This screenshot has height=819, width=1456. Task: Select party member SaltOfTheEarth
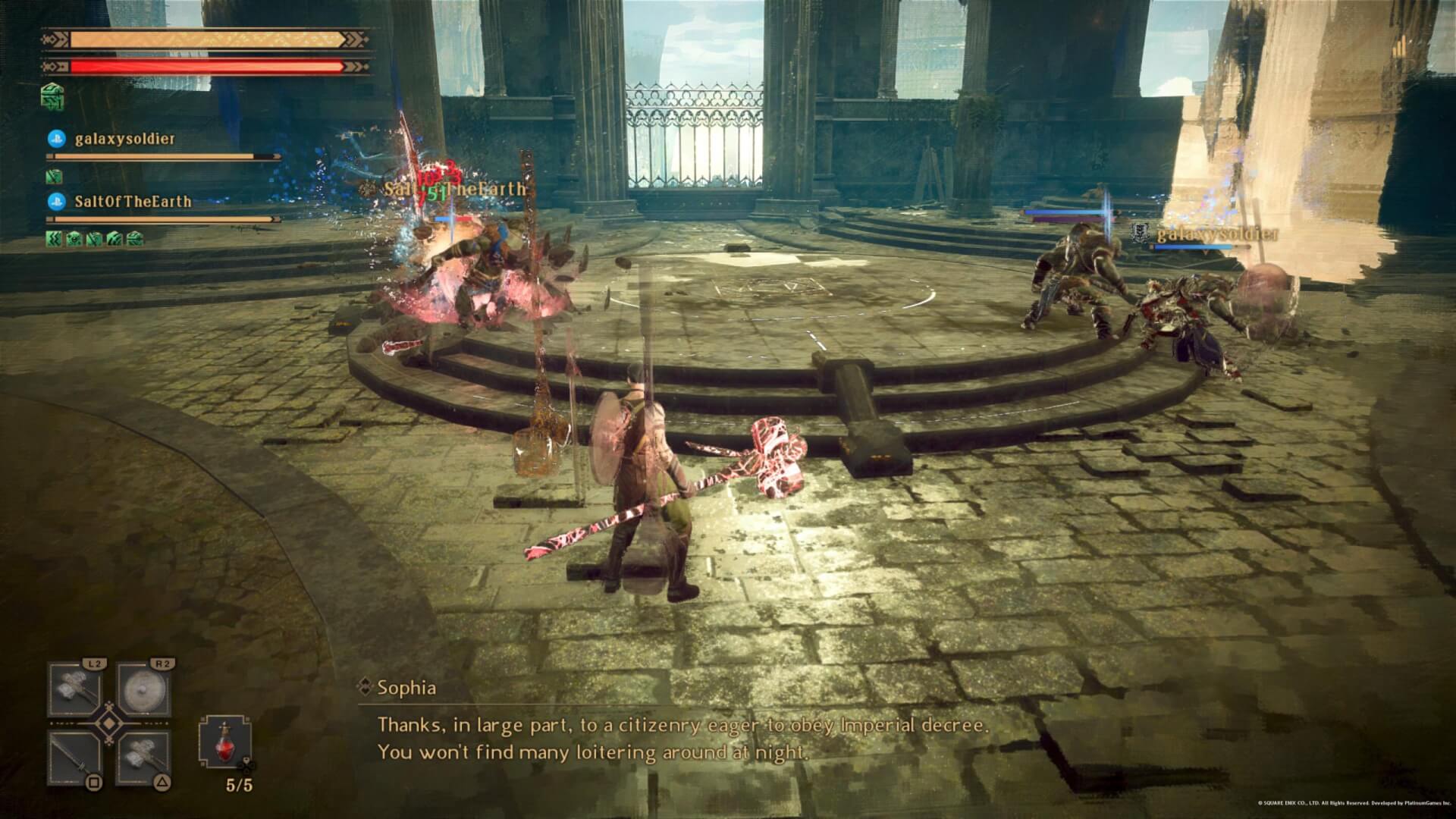tap(133, 202)
